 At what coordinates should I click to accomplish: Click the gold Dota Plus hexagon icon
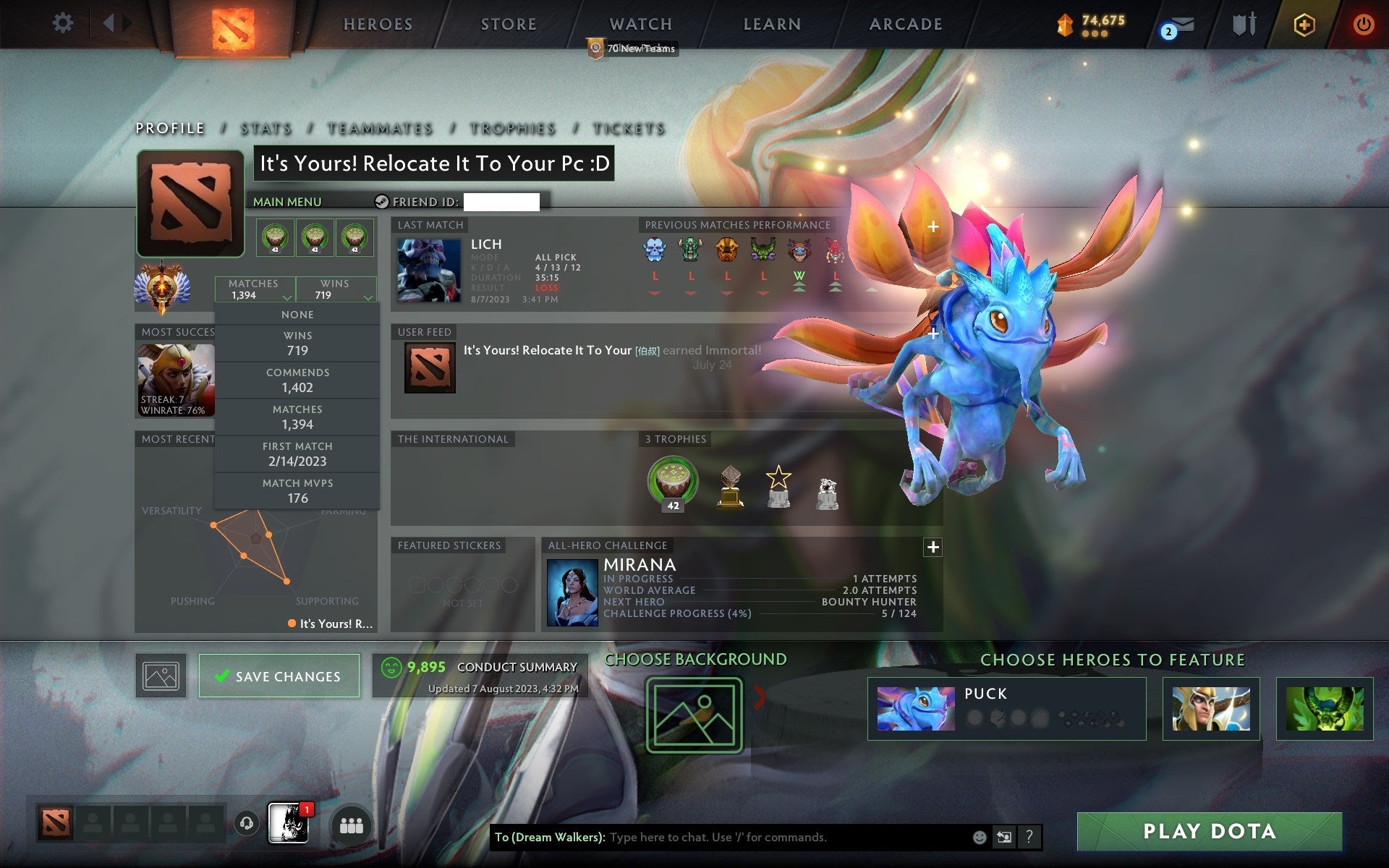[x=1302, y=24]
